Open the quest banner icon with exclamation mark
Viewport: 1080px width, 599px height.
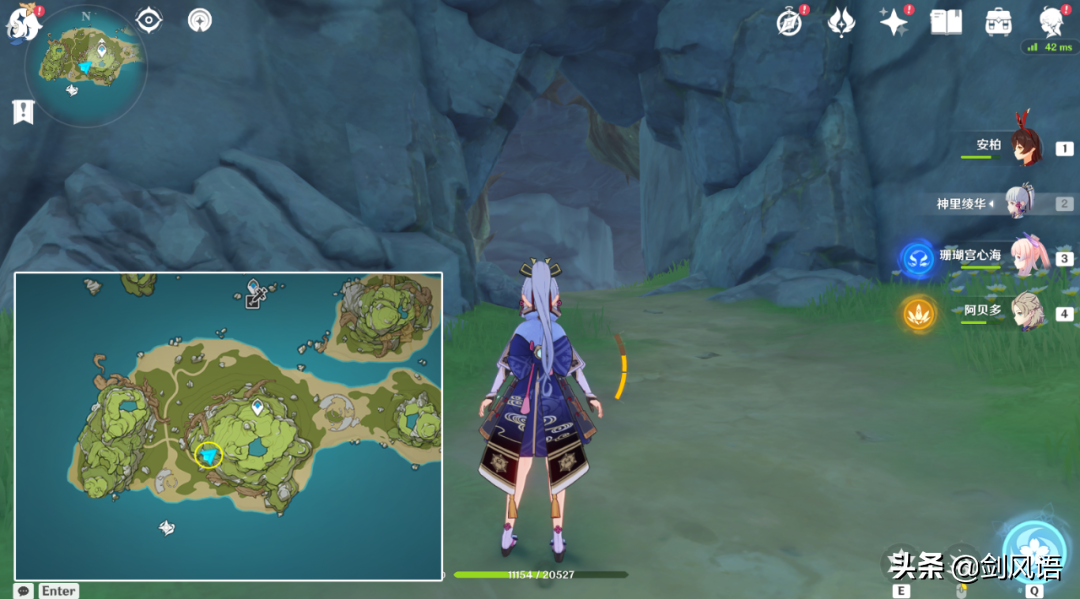pos(22,112)
